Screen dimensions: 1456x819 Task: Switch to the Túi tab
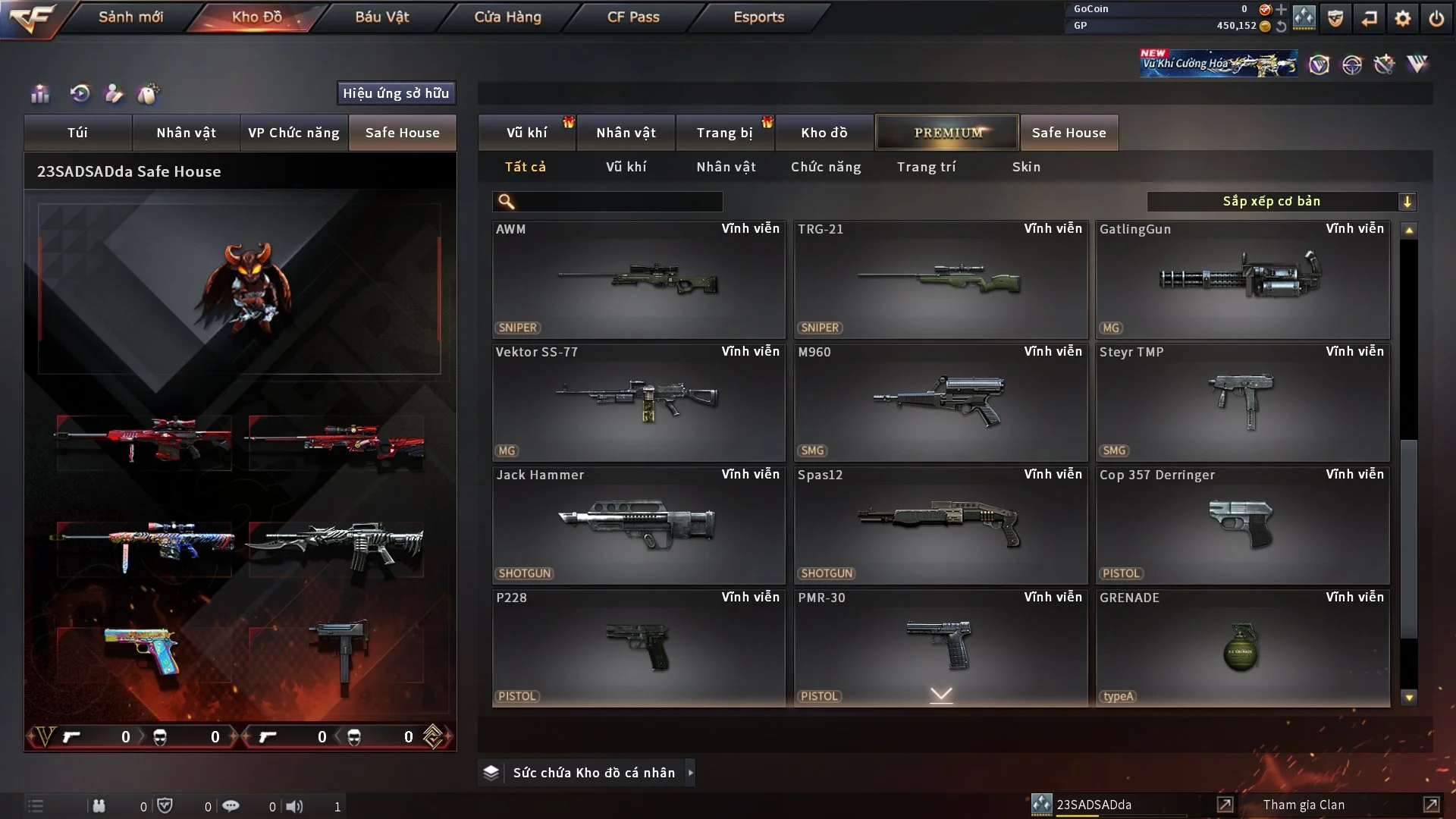tap(77, 133)
